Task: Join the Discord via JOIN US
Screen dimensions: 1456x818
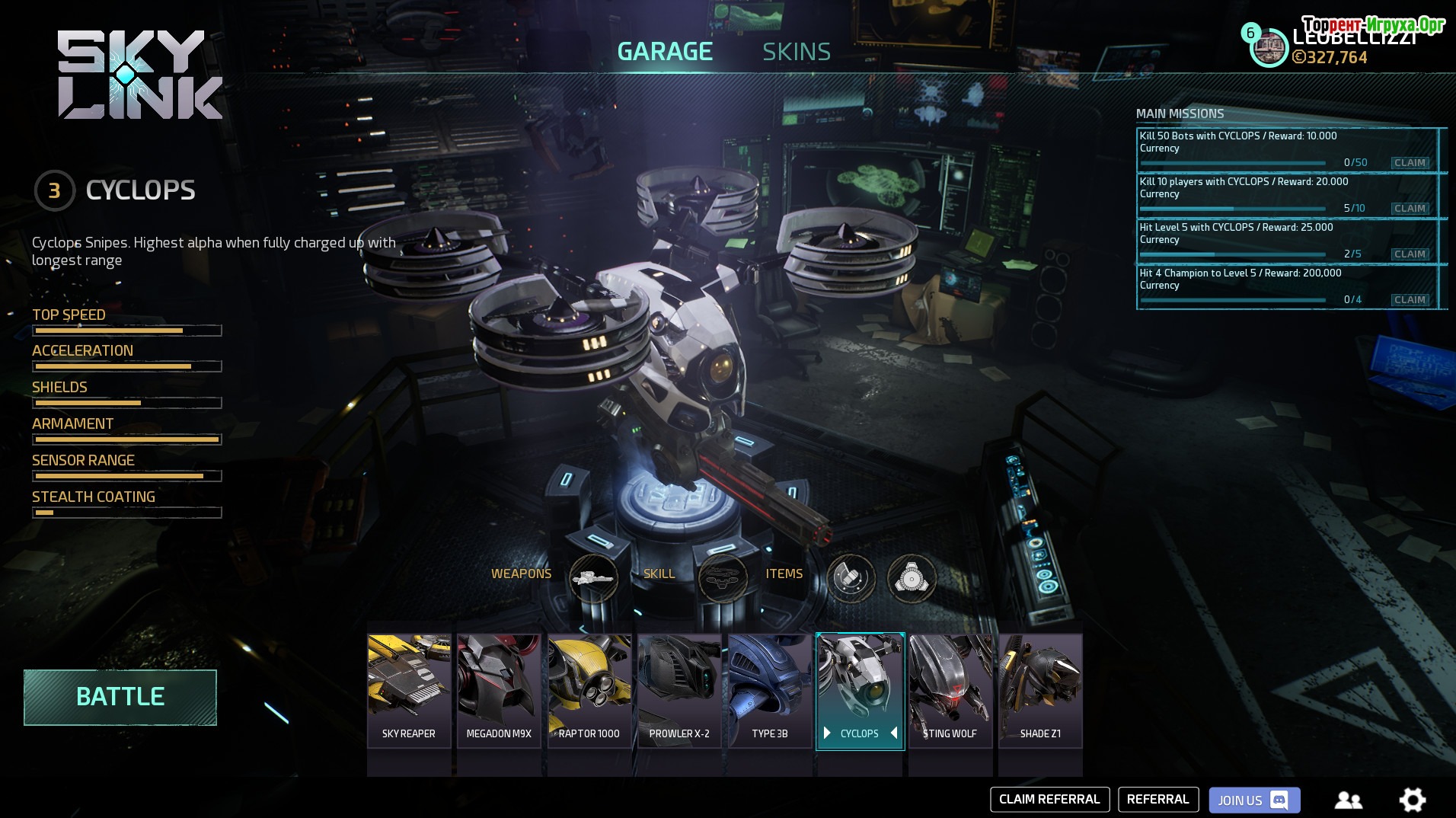Action: pyautogui.click(x=1253, y=800)
